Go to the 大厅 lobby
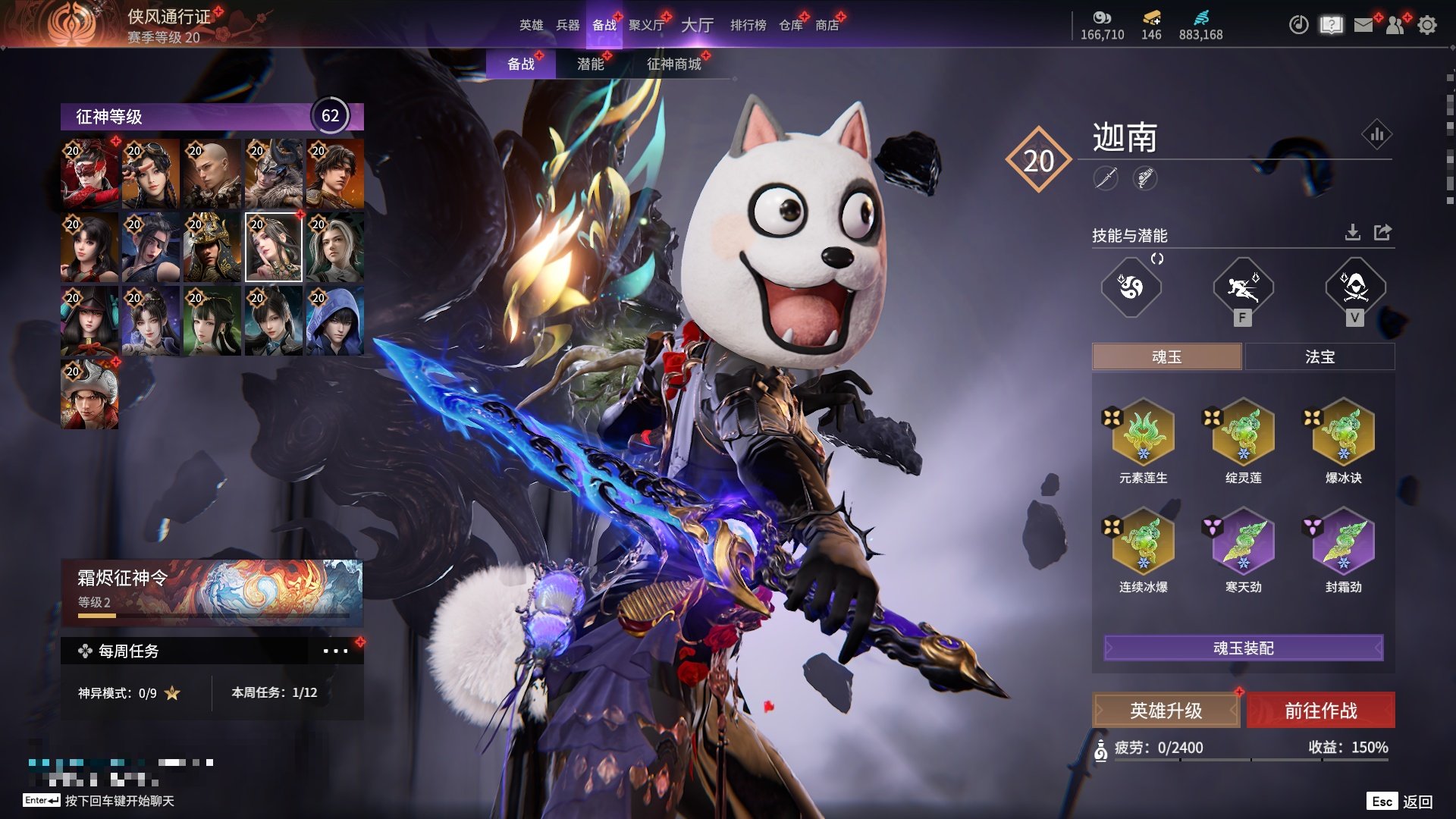Viewport: 1456px width, 819px height. [697, 25]
